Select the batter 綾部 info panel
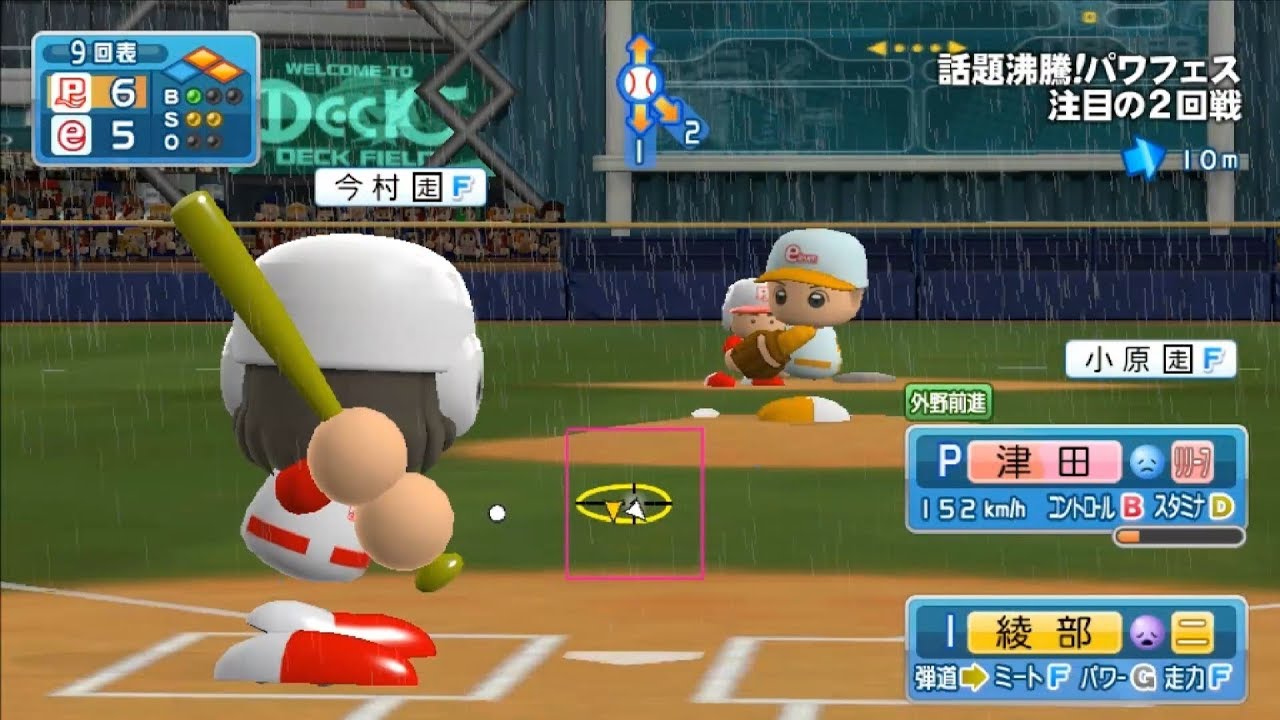 pyautogui.click(x=1076, y=649)
